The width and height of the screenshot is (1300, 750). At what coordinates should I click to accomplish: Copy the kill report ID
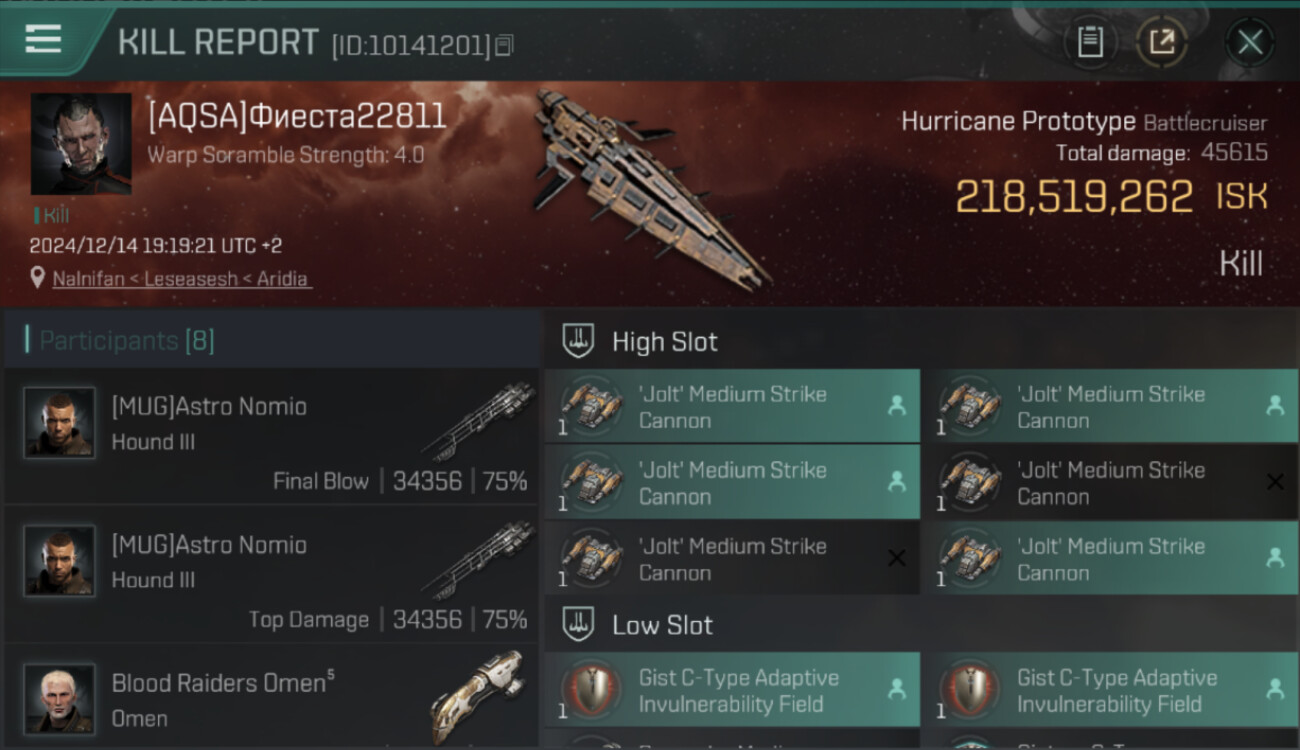[504, 45]
